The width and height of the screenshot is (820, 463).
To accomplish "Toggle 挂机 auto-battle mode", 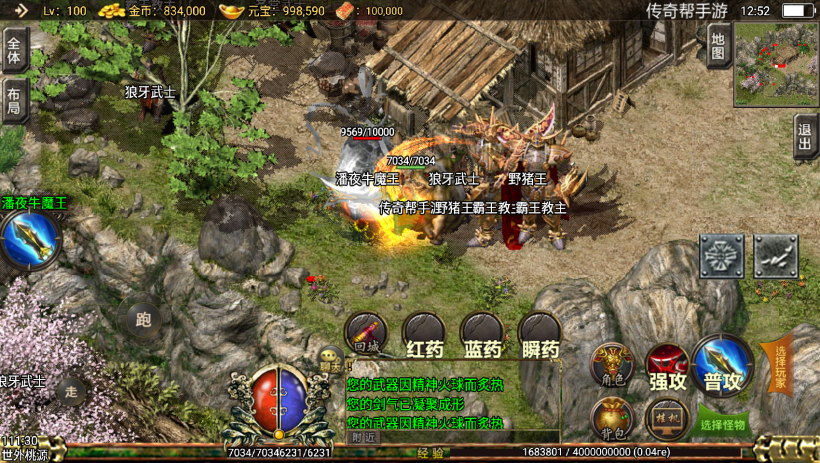I will [x=667, y=419].
